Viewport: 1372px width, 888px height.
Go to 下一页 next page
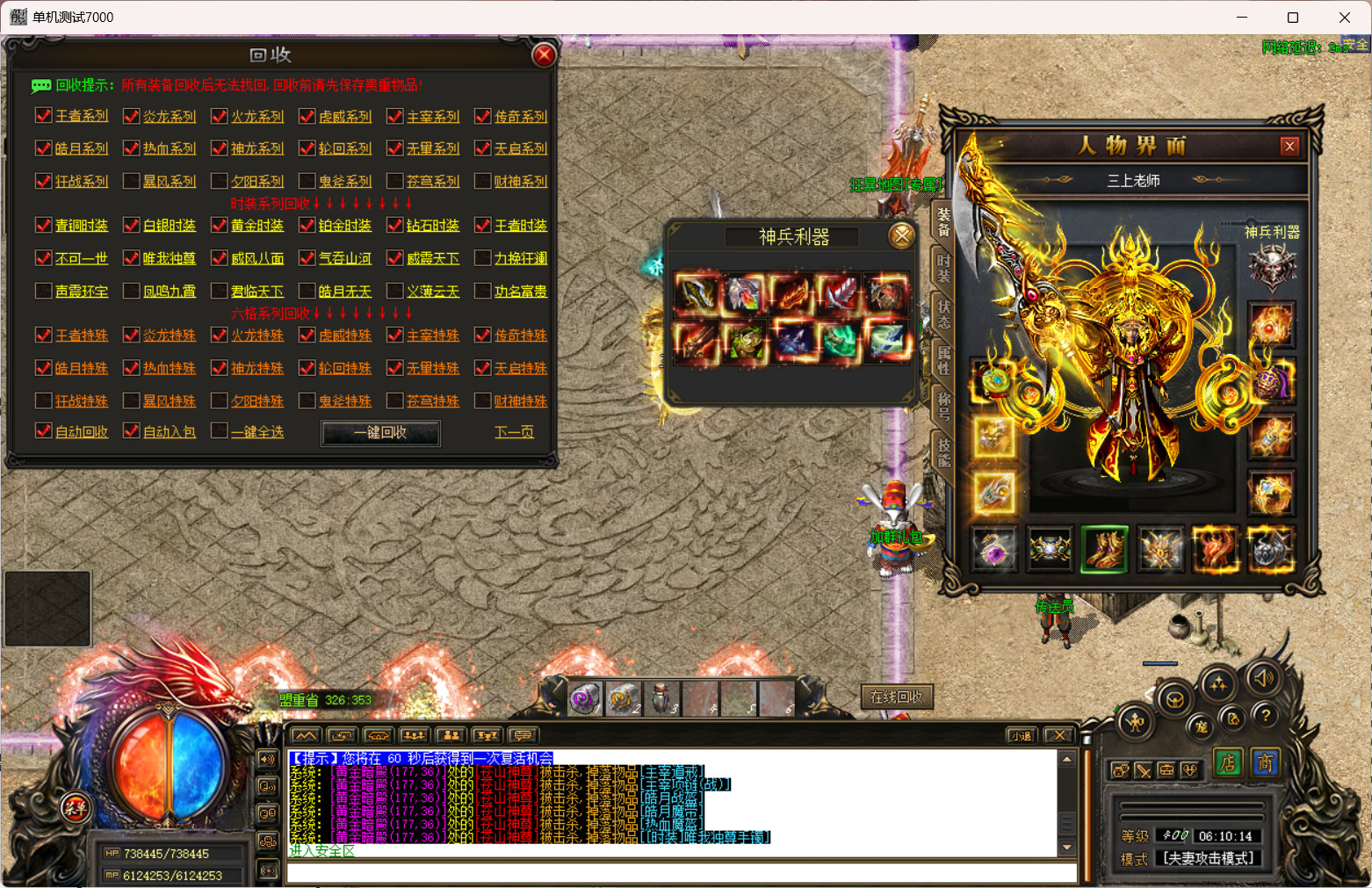click(x=514, y=432)
